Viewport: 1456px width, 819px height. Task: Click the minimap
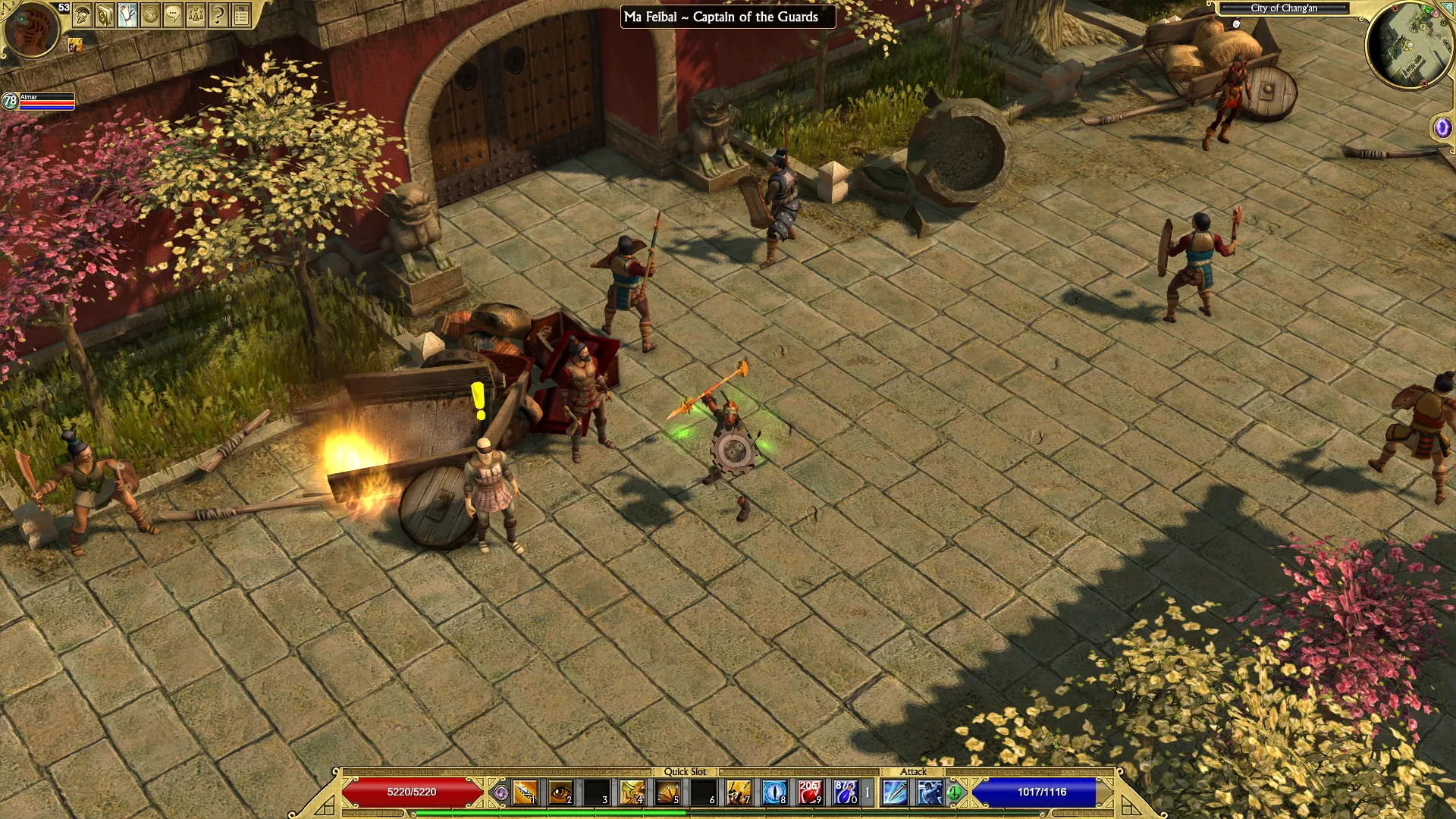click(x=1409, y=47)
